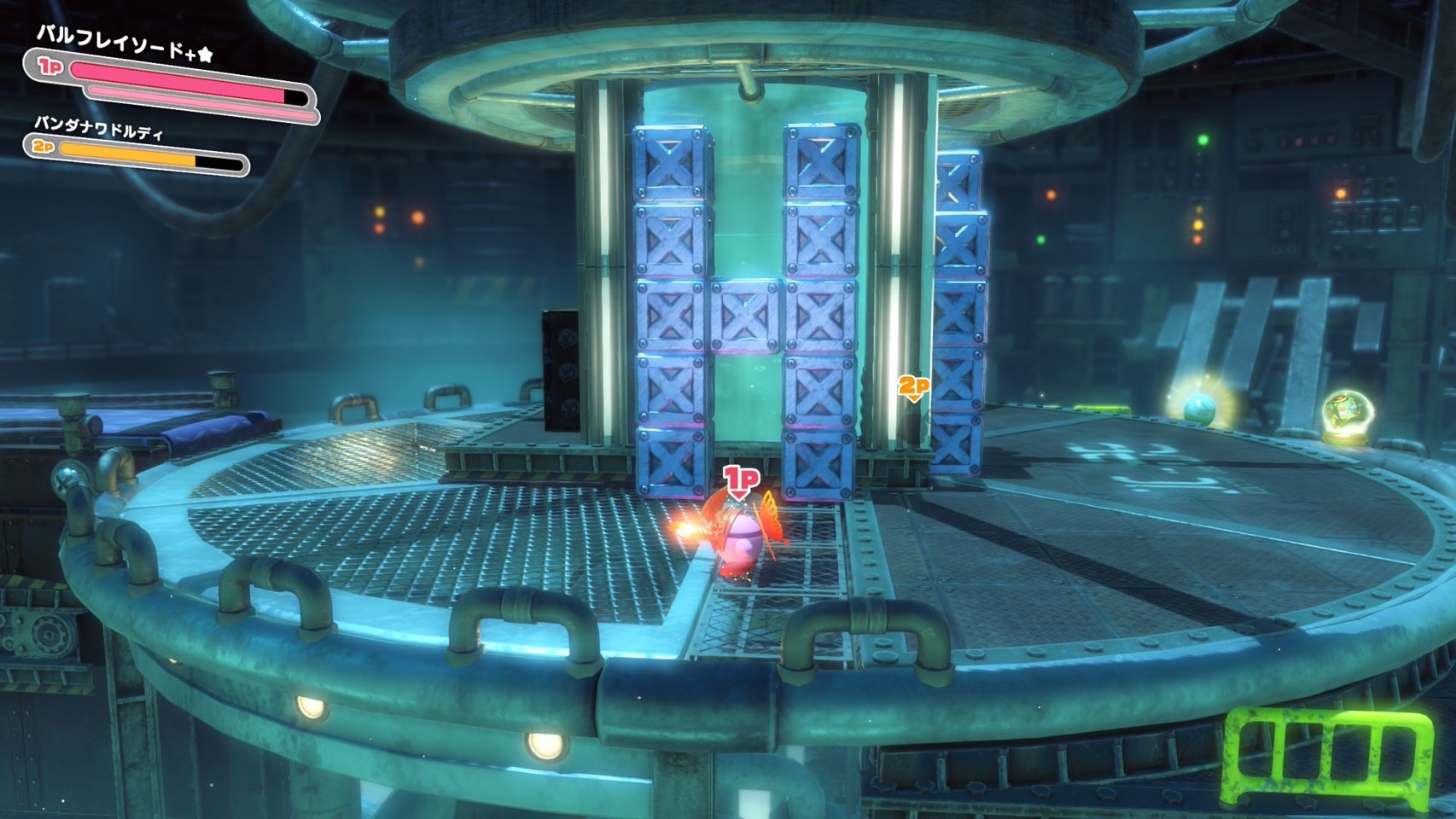Click the 1P badge beside the pink bar
The image size is (1456, 819).
50,66
